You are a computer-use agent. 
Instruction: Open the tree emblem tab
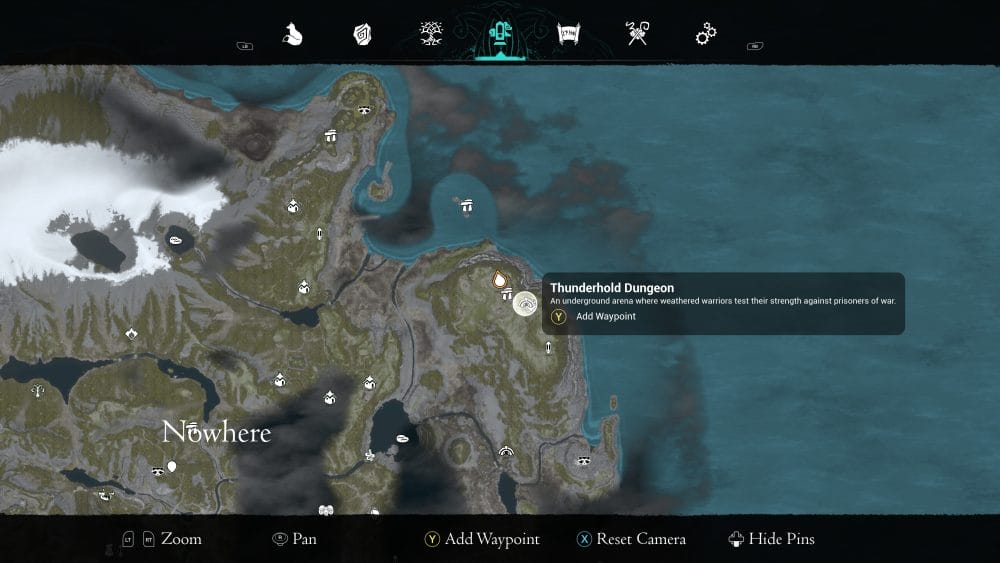pos(431,35)
